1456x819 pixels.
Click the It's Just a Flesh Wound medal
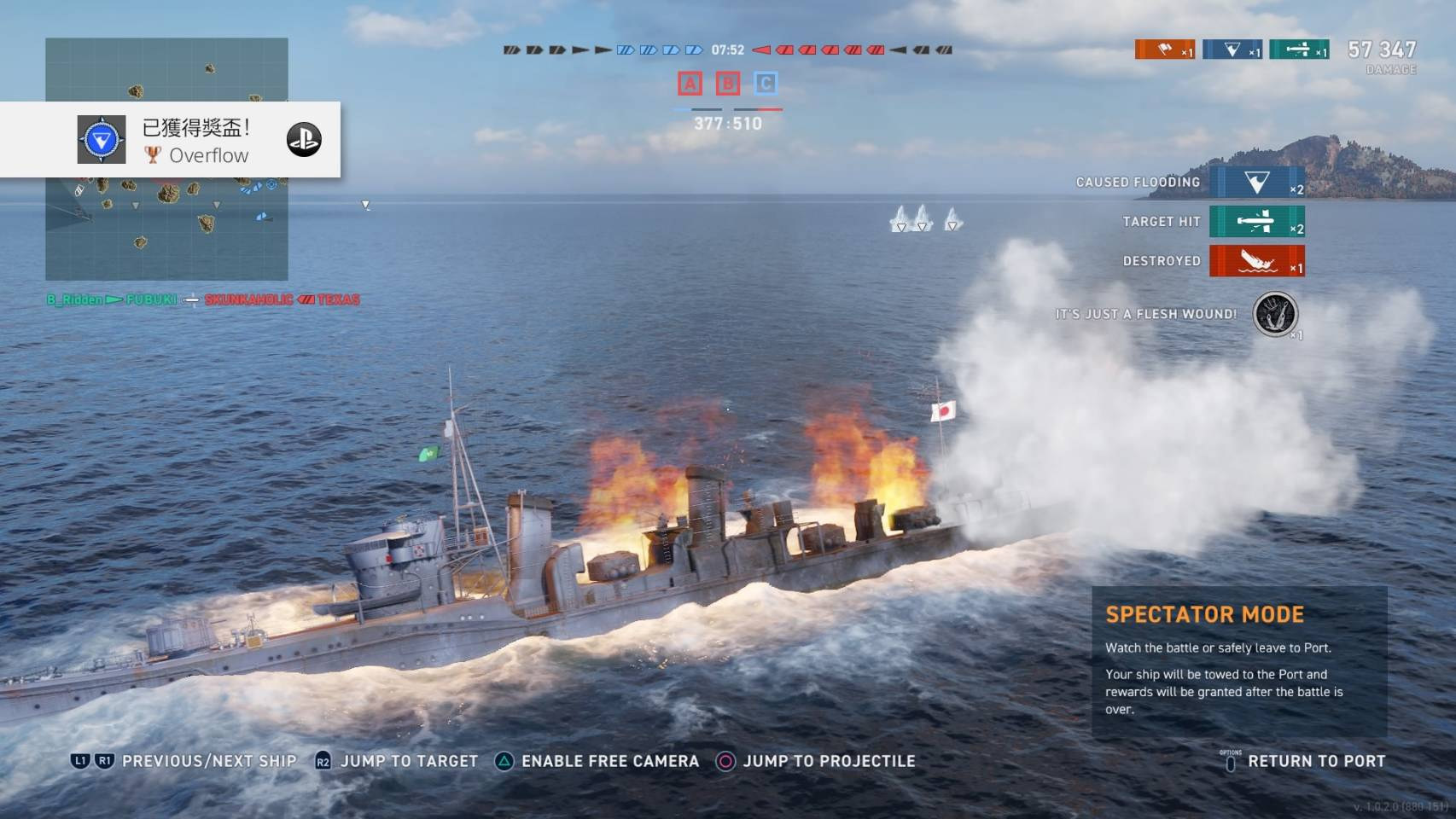point(1274,314)
